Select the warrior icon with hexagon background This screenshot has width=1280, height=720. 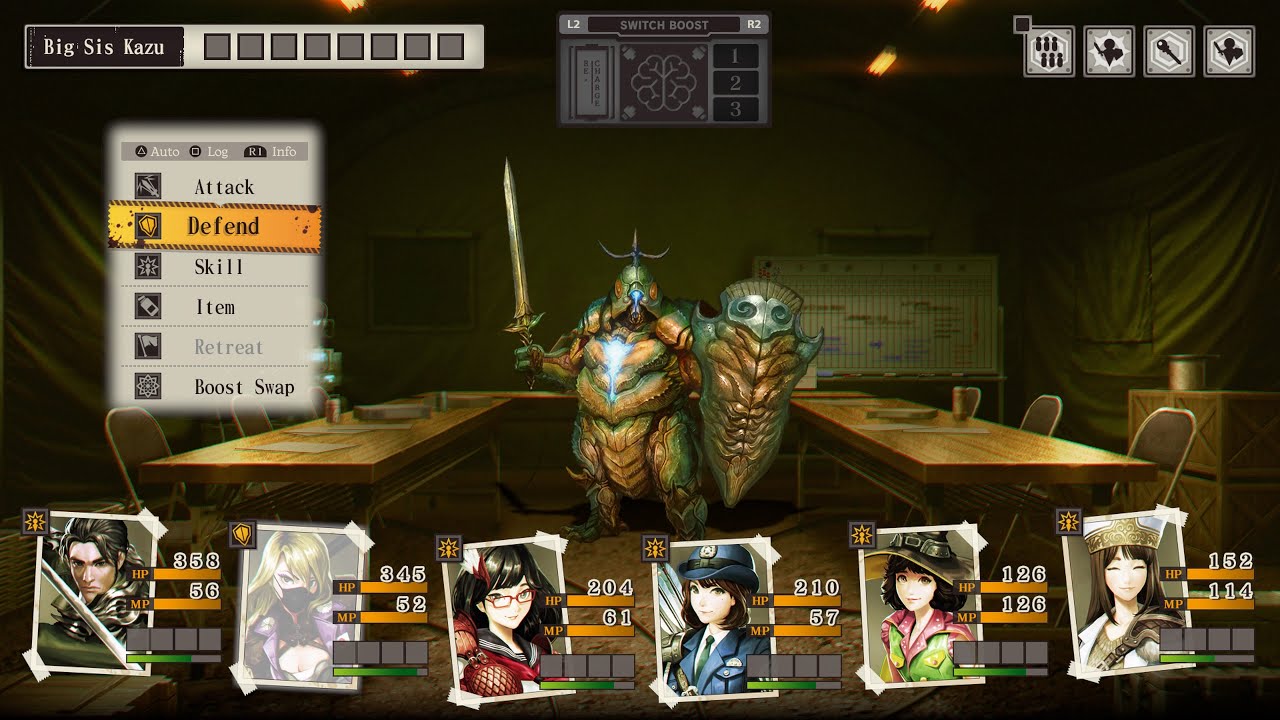coord(1229,52)
